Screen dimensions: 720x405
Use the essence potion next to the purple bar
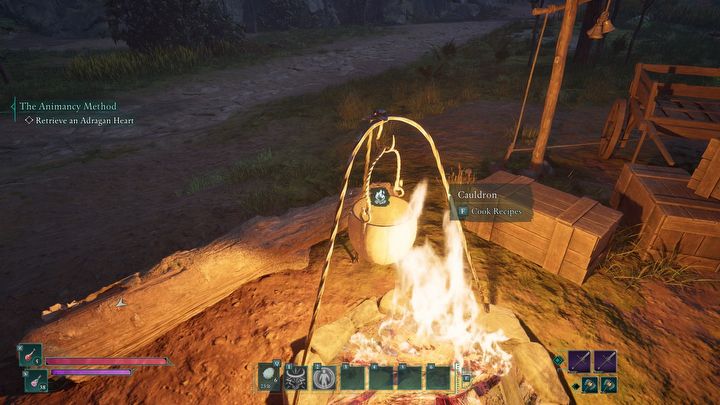pyautogui.click(x=34, y=380)
